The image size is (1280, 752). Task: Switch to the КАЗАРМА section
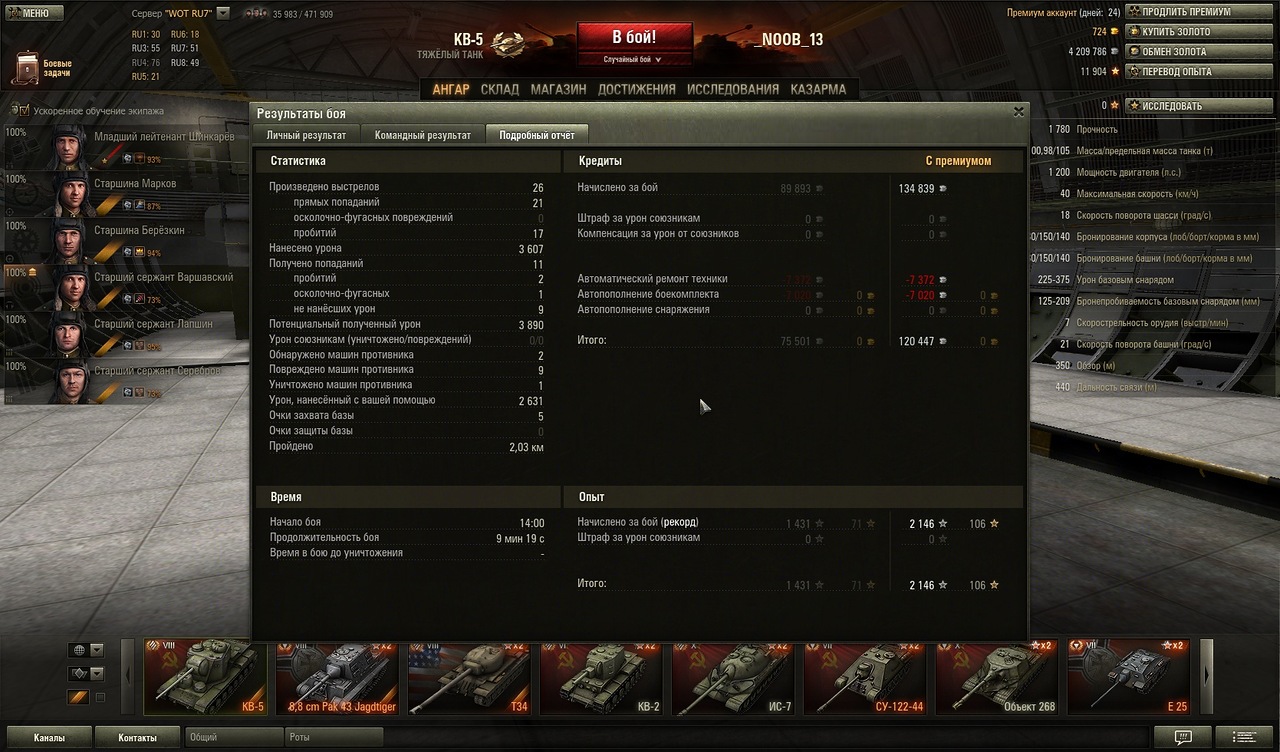tap(818, 89)
